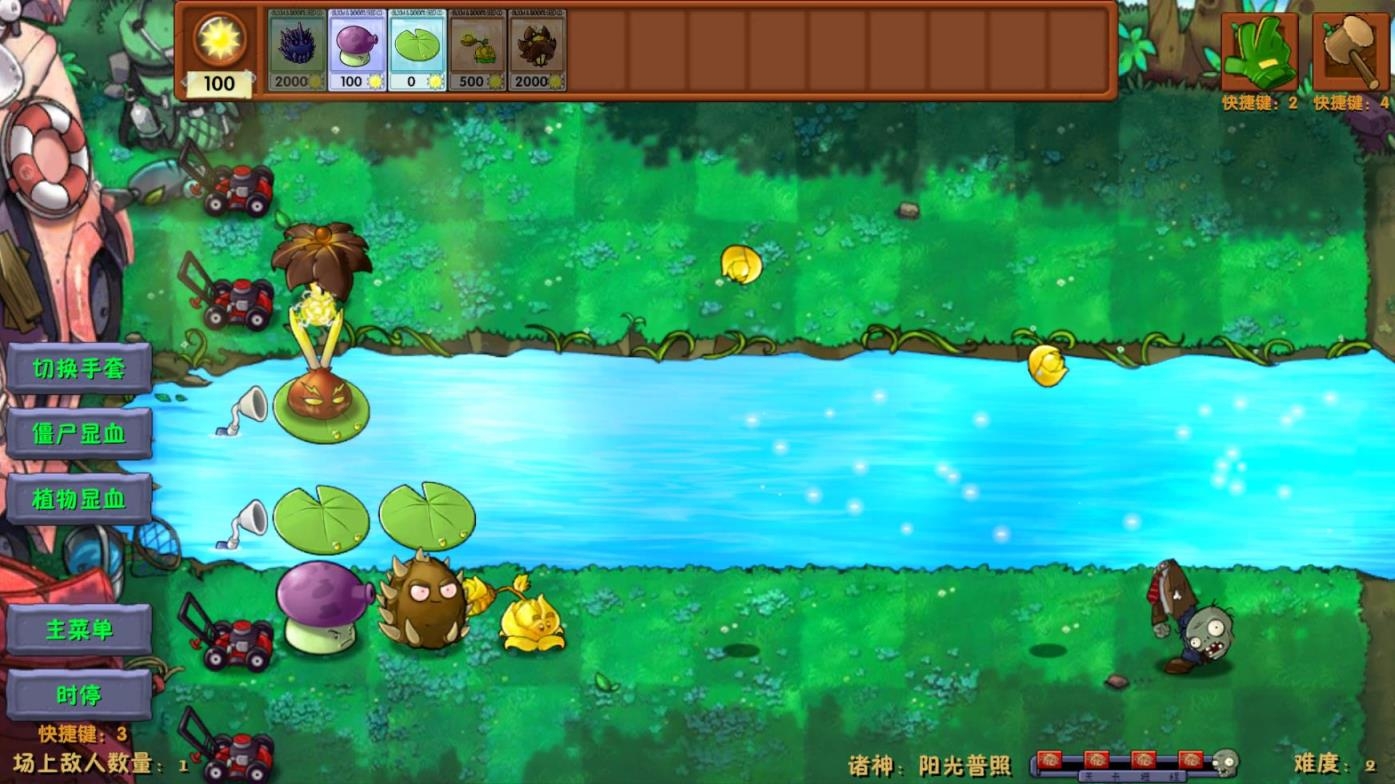Image resolution: width=1395 pixels, height=784 pixels.
Task: Toggle 时停 time pause option
Action: click(80, 695)
